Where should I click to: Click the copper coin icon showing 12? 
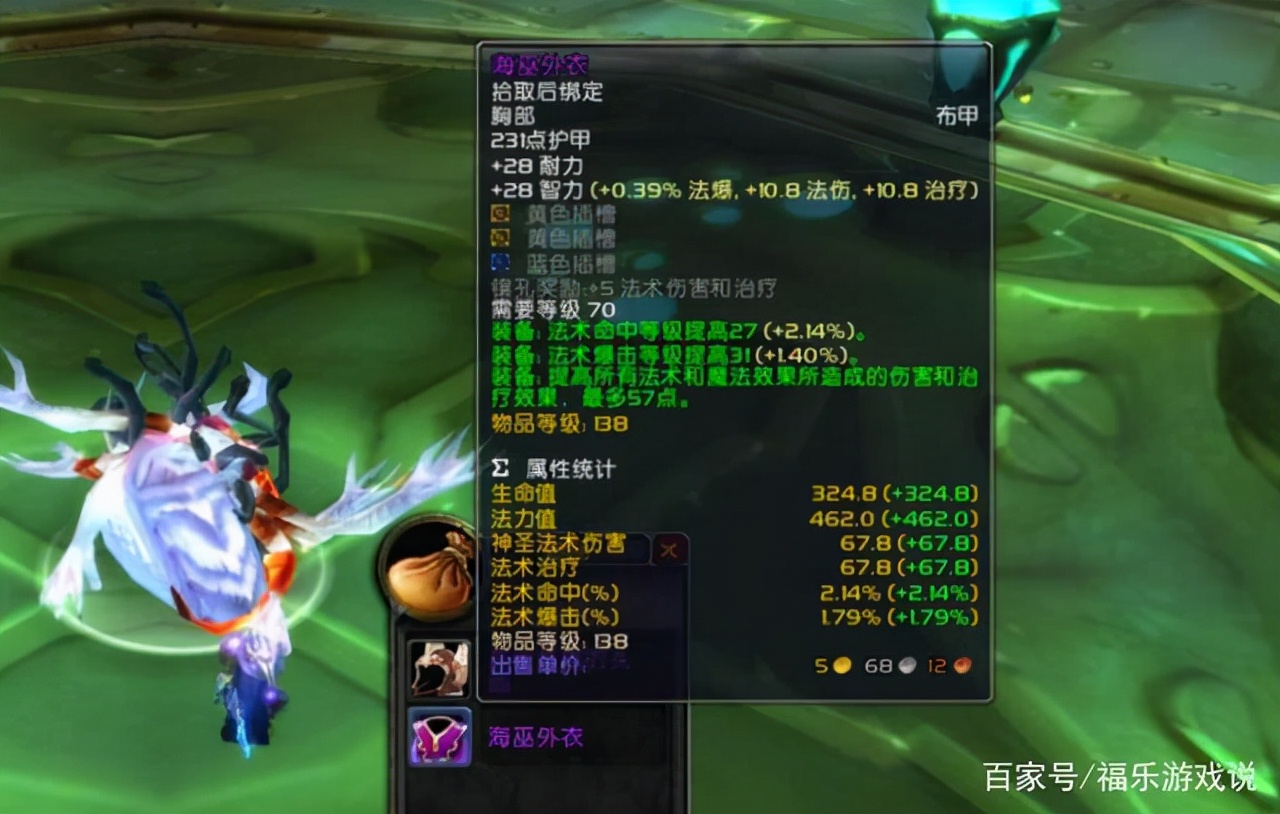tap(964, 666)
